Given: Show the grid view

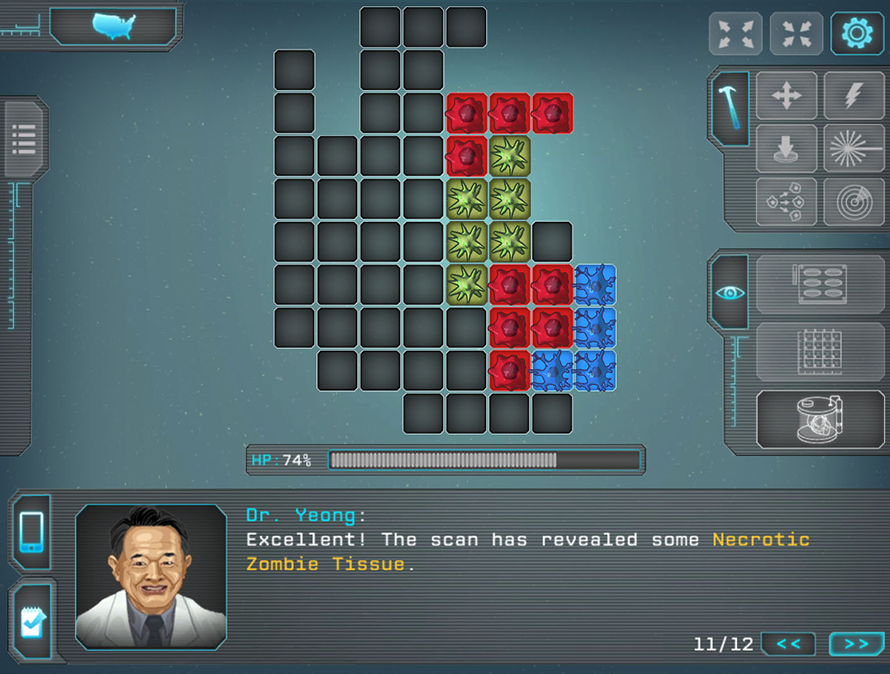Looking at the screenshot, I should 820,352.
